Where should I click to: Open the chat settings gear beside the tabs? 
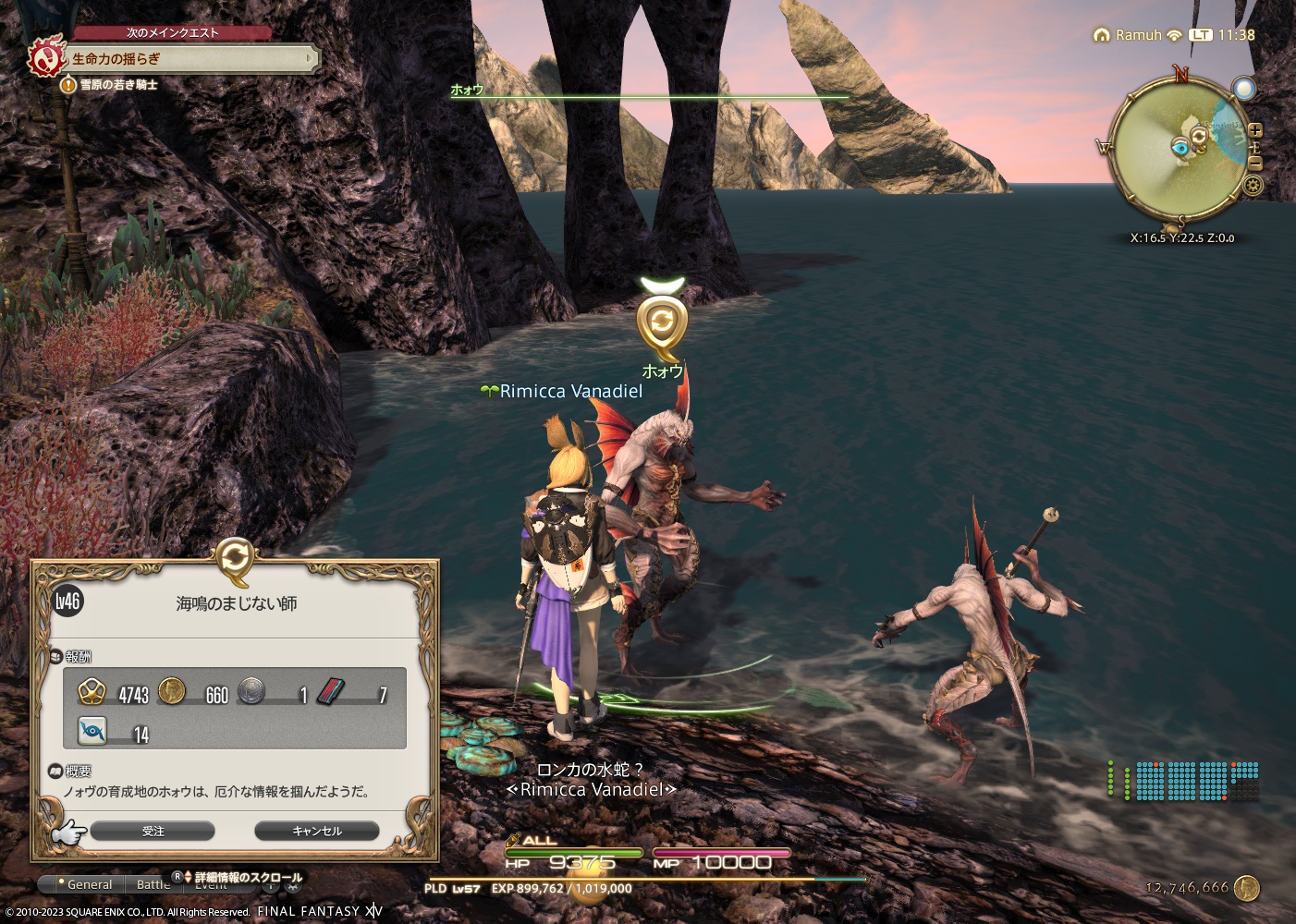coord(290,886)
